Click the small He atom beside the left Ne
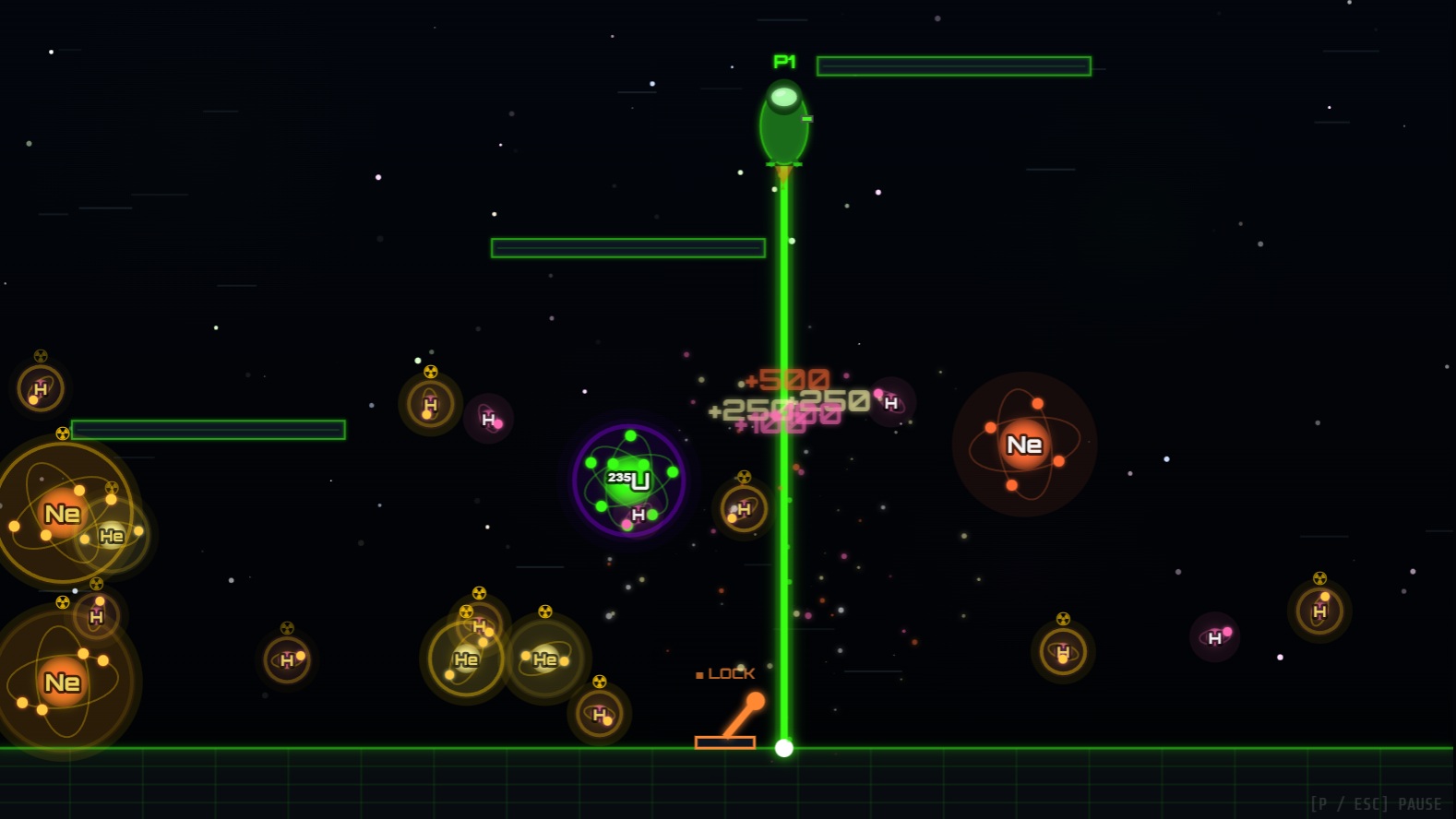 tap(113, 535)
